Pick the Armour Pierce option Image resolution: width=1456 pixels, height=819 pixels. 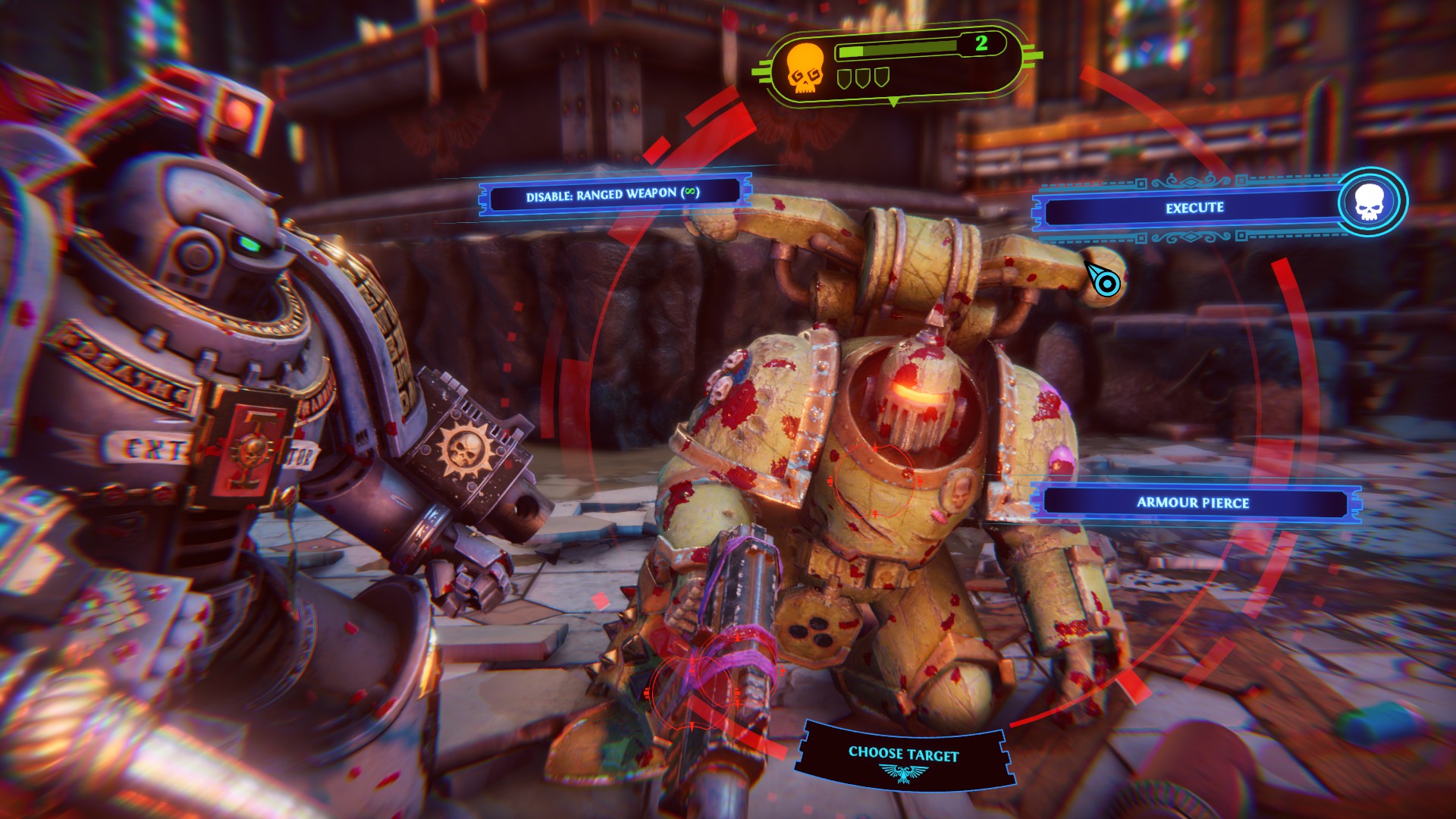pos(1193,503)
